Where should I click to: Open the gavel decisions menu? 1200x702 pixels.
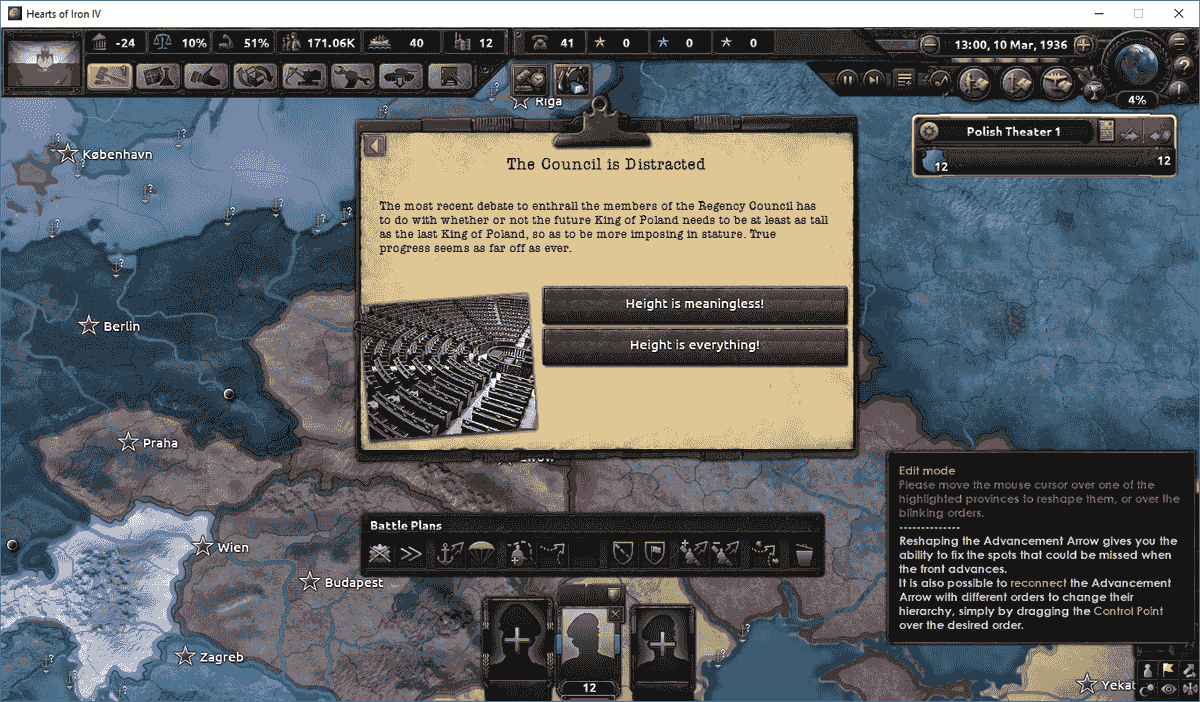[109, 76]
